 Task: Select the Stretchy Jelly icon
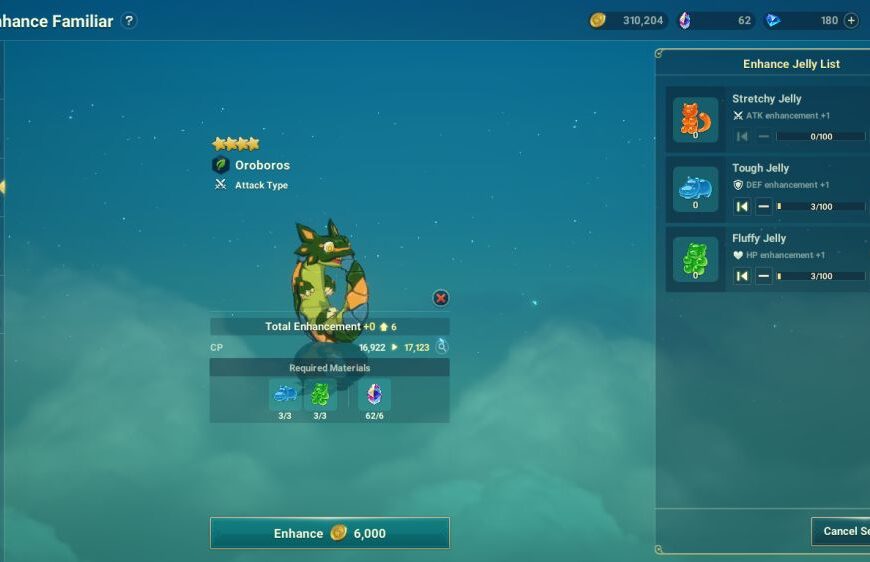(695, 119)
